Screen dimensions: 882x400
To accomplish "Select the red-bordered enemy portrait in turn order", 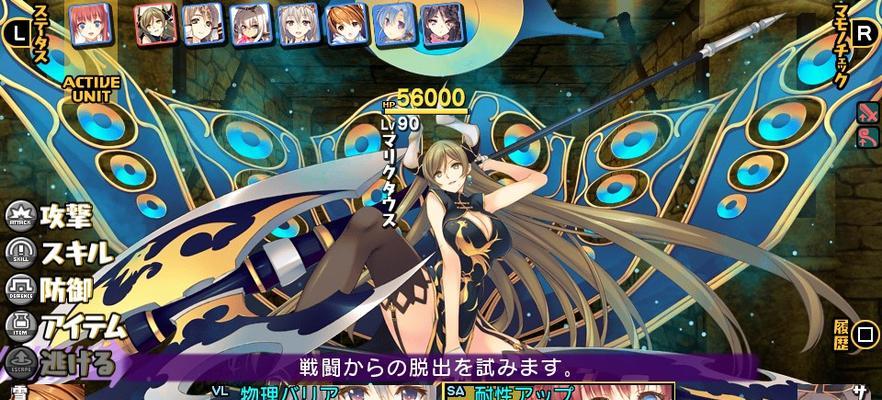I will point(155,24).
